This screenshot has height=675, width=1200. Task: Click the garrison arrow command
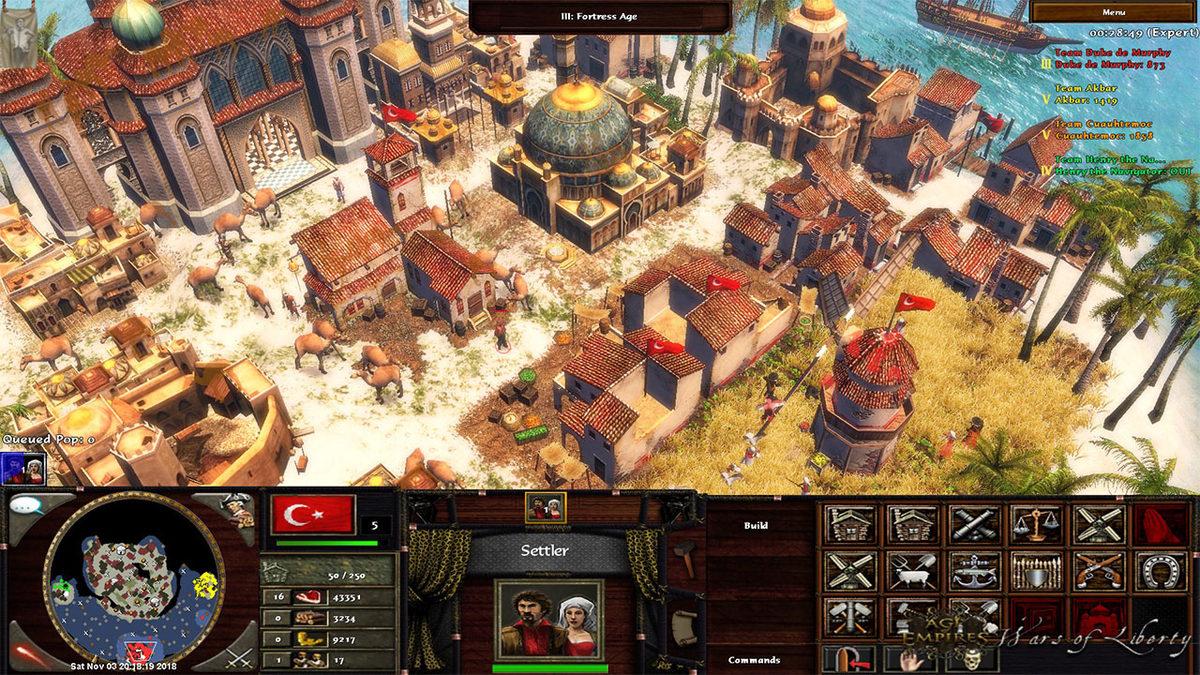click(849, 660)
